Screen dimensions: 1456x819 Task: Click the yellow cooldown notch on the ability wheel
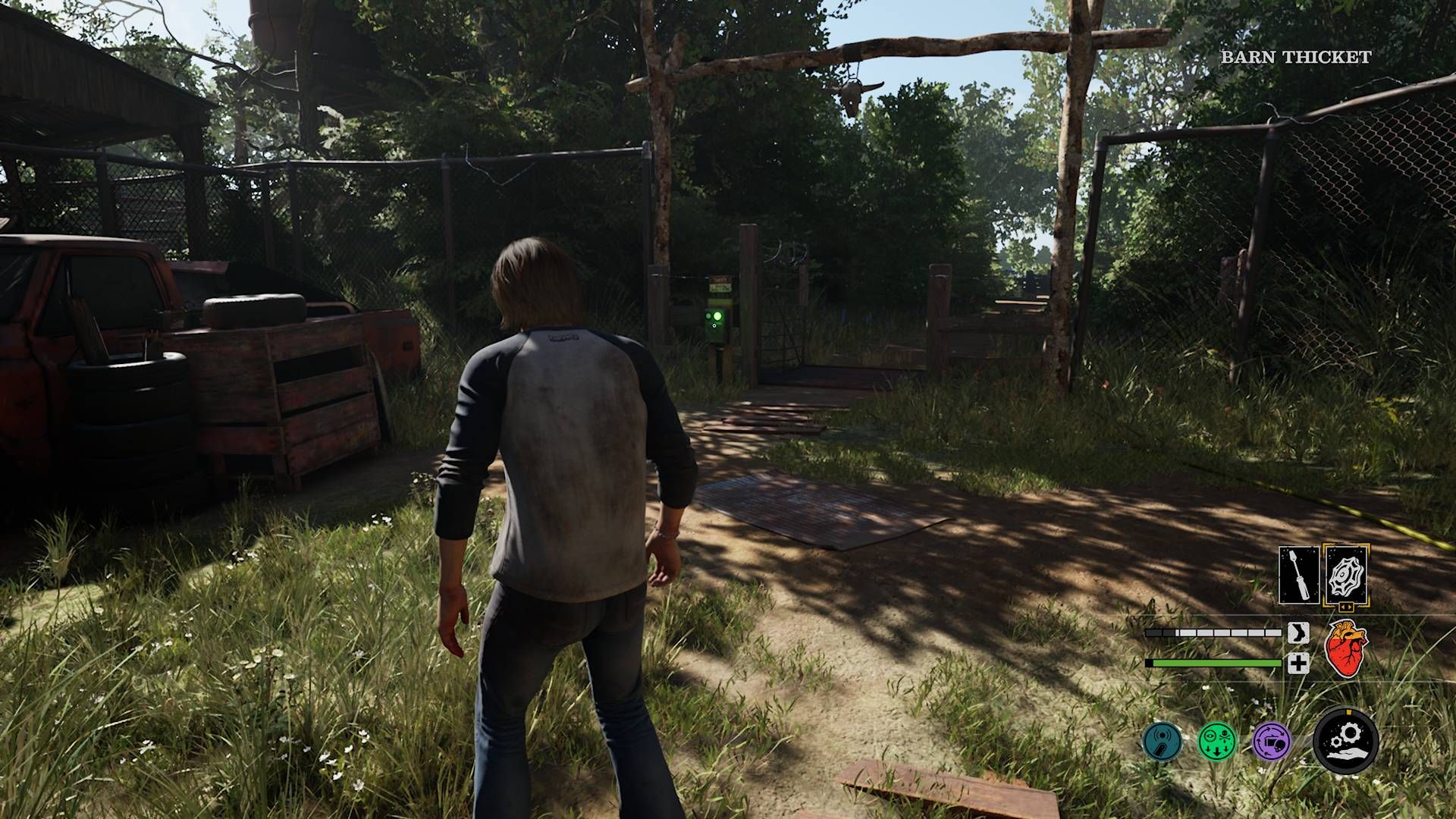(1348, 711)
